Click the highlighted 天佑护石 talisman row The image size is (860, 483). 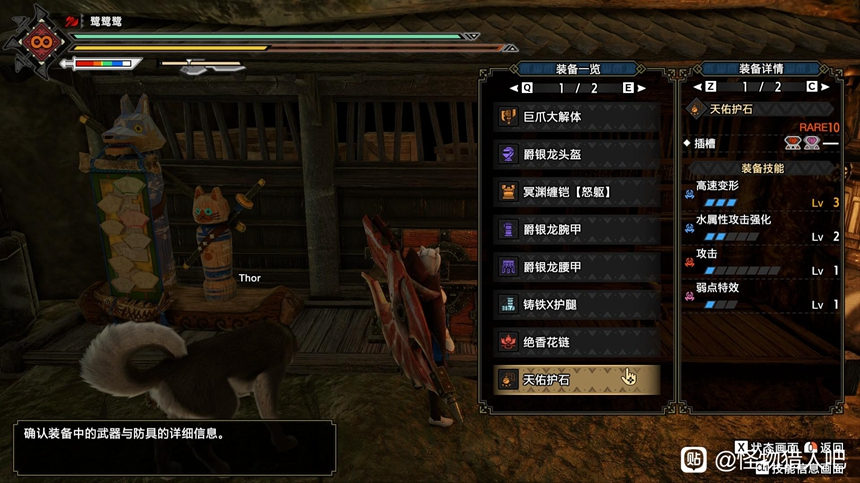(576, 378)
